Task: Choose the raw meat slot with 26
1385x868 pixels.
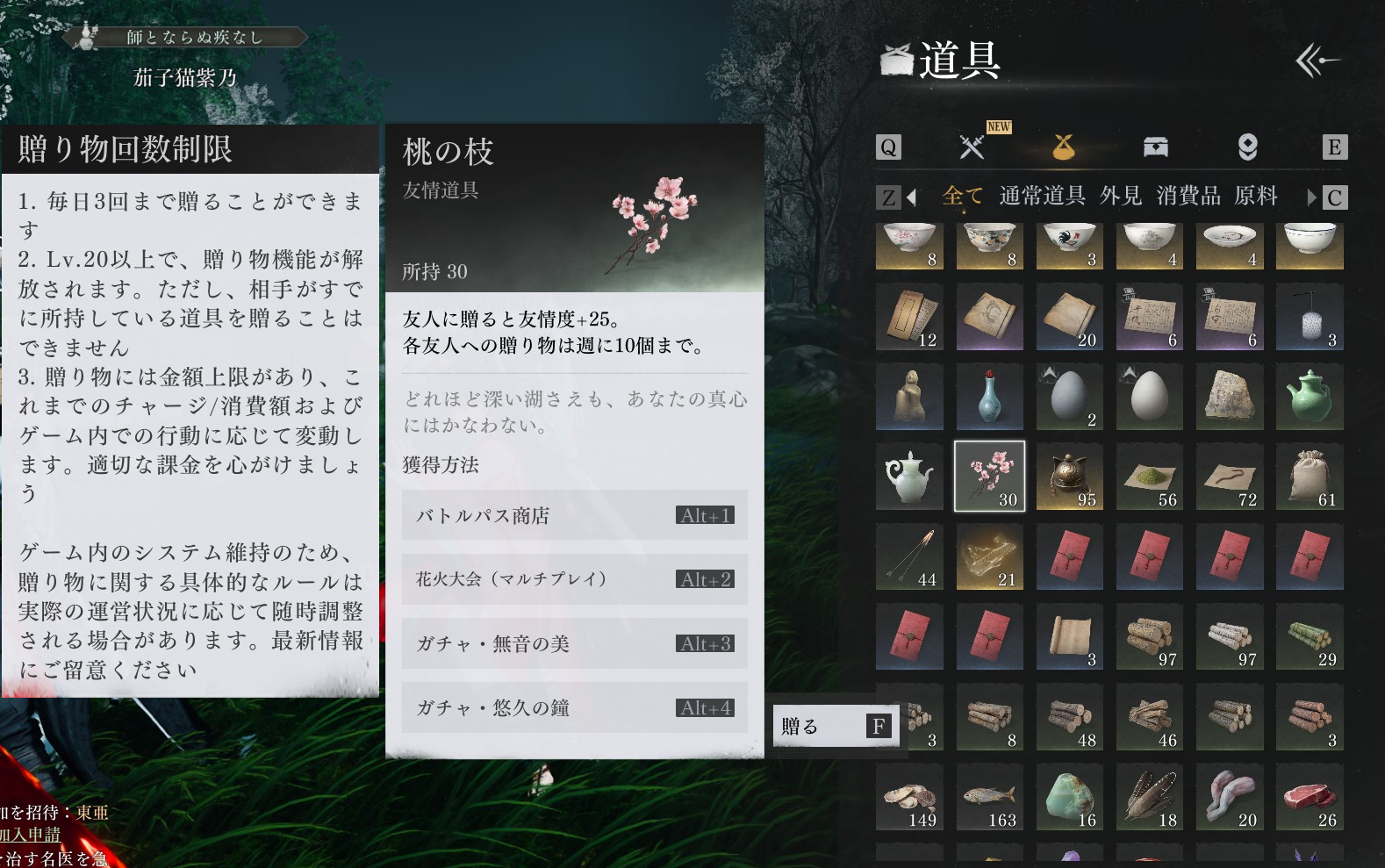Action: coord(1309,797)
